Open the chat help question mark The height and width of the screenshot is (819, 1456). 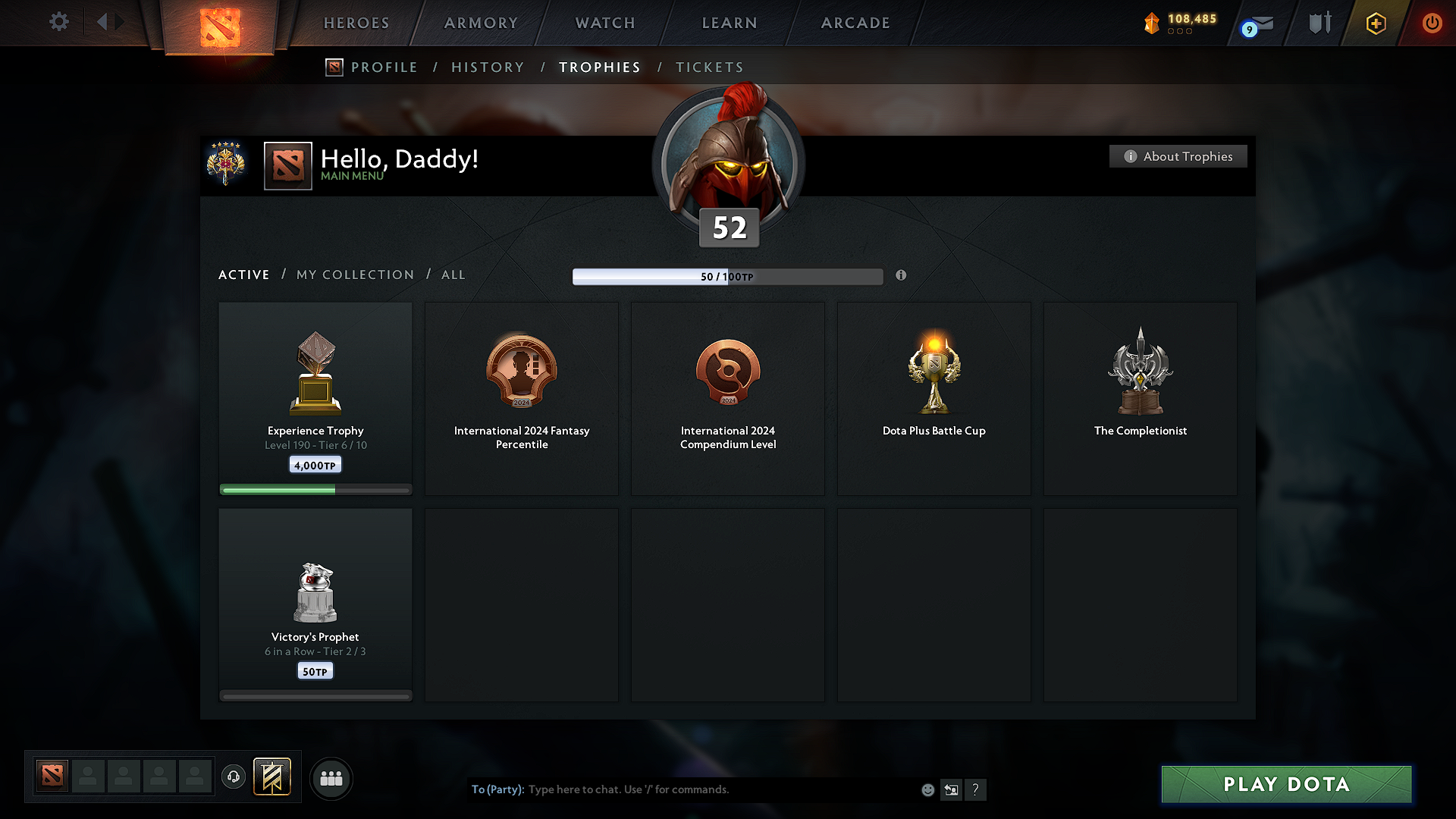tap(976, 789)
